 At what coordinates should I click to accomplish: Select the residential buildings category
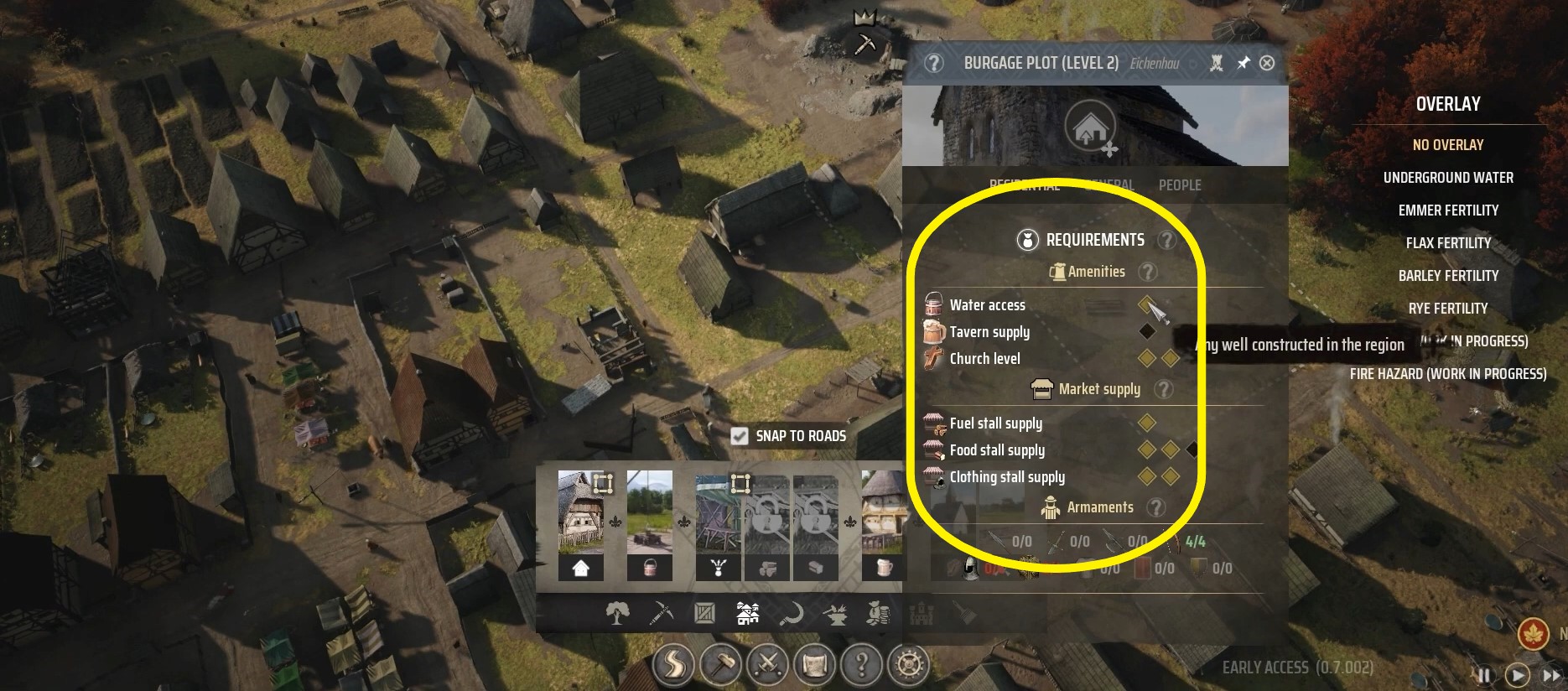pyautogui.click(x=750, y=614)
